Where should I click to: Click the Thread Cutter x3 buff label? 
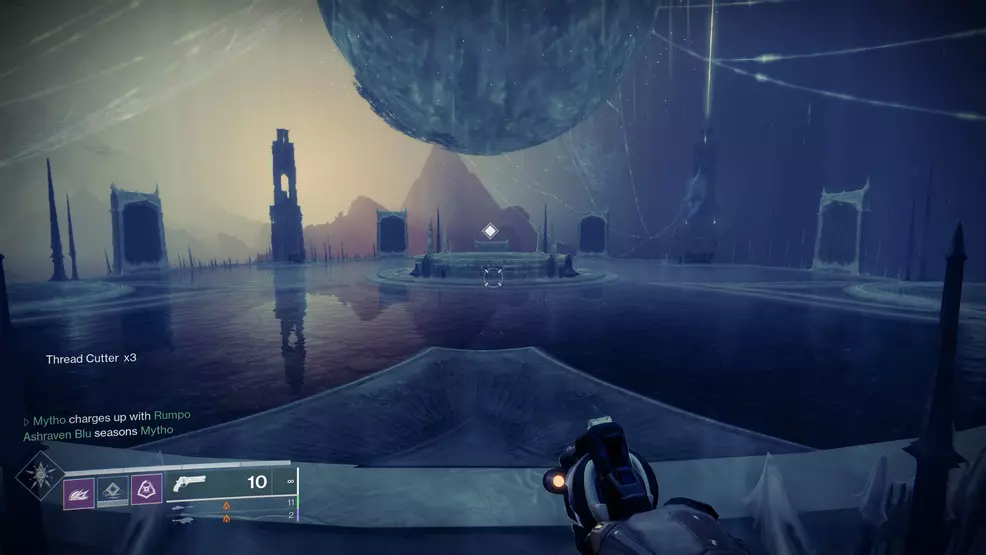pyautogui.click(x=91, y=358)
